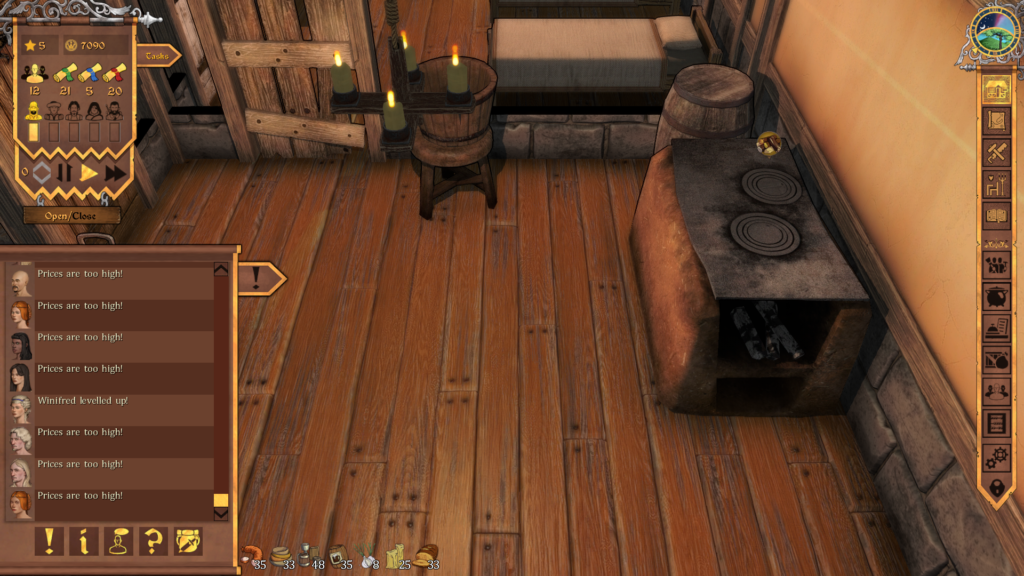1024x576 pixels.
Task: Select the person portrait message filter
Action: click(118, 541)
